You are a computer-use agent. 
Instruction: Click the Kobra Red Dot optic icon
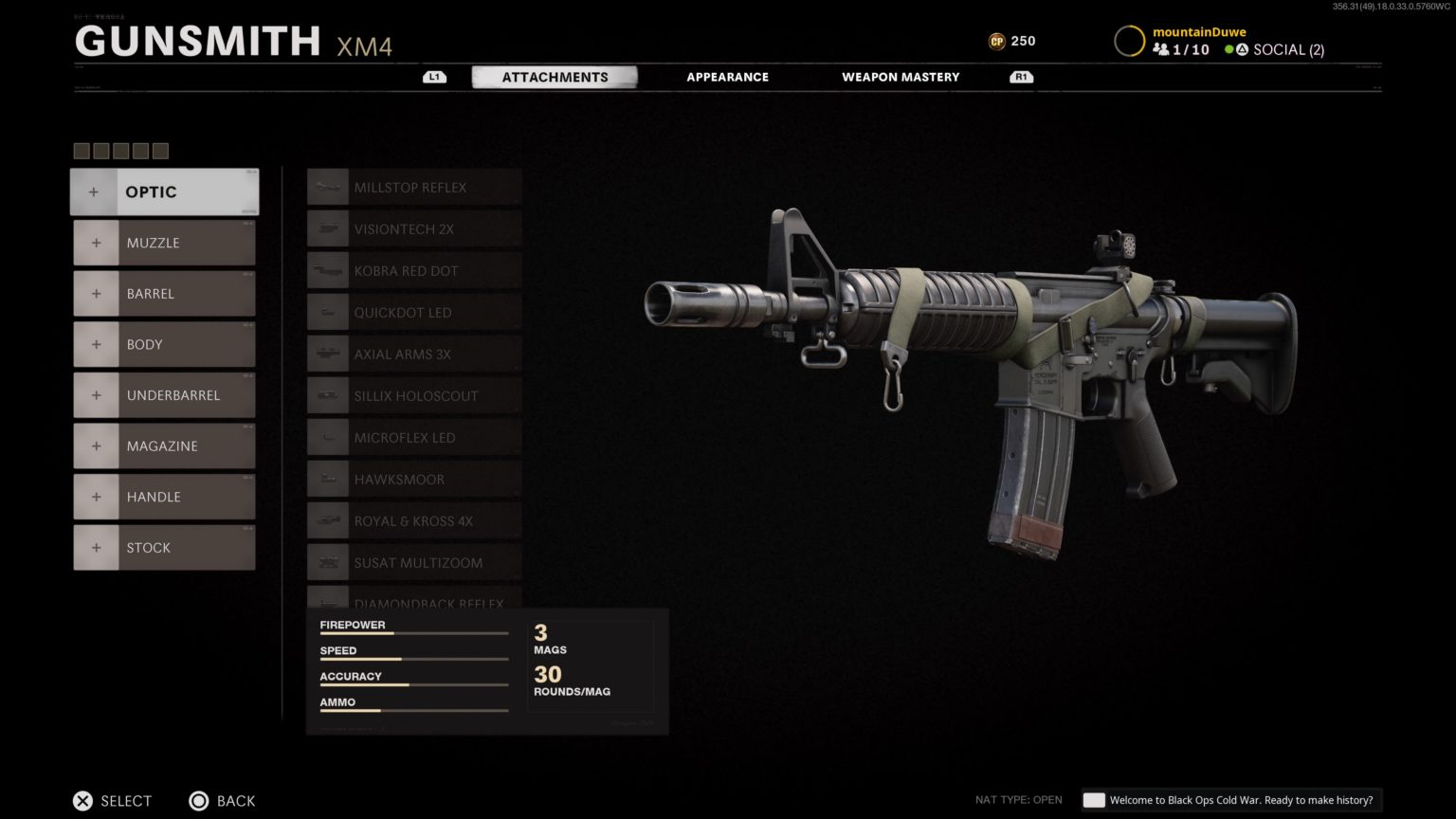pos(327,270)
